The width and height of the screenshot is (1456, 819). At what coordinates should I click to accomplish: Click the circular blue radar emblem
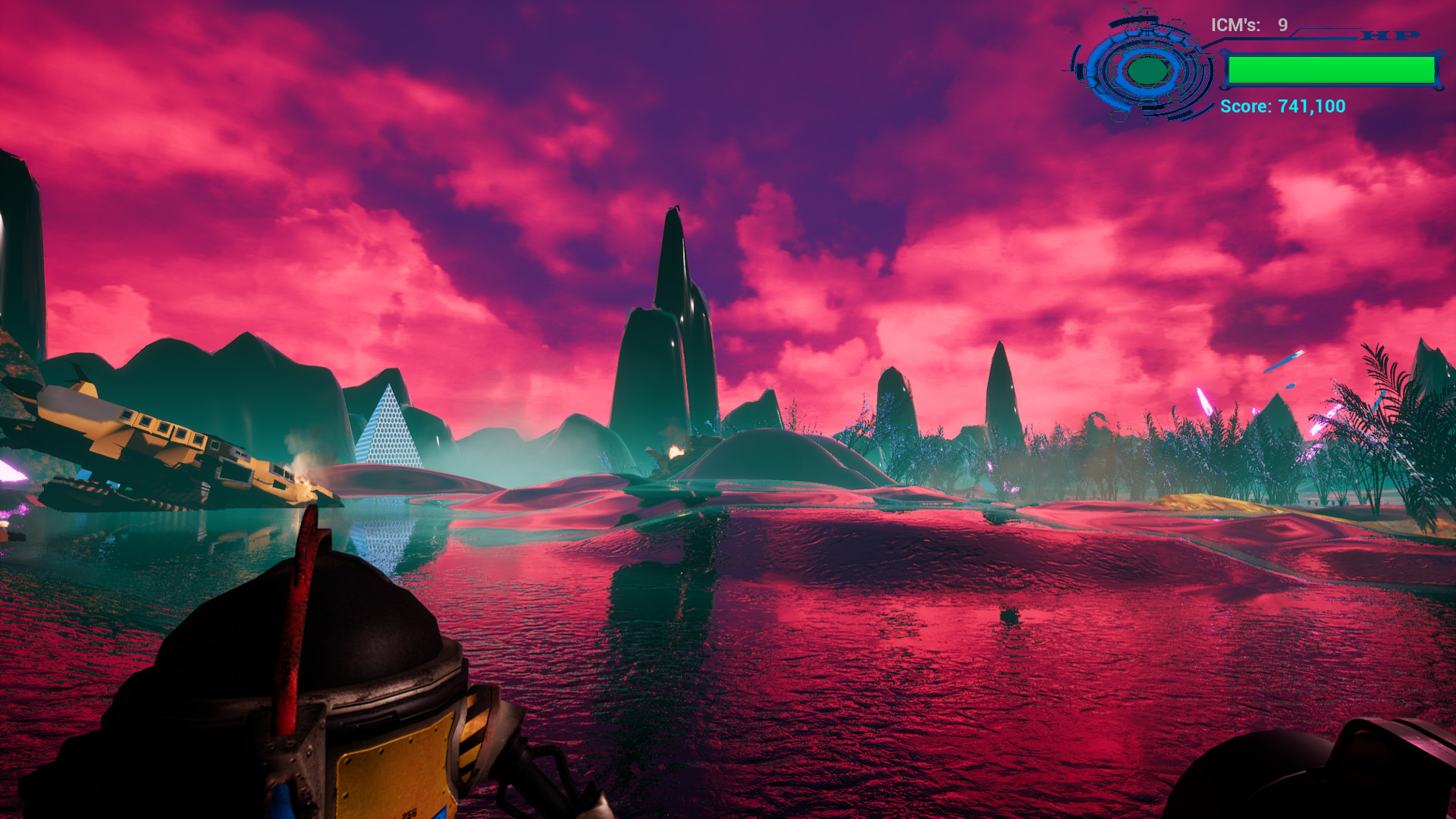(1147, 71)
